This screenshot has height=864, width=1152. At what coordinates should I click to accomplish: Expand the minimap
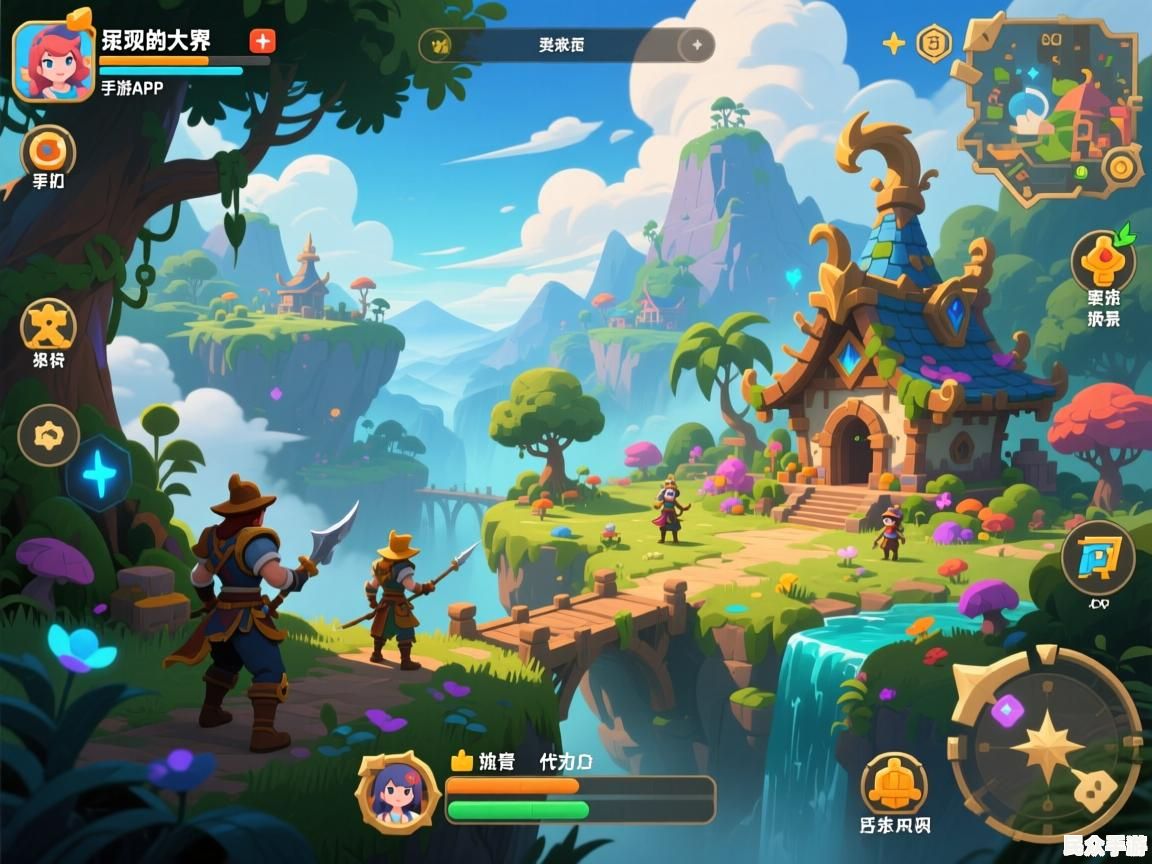tap(1045, 105)
